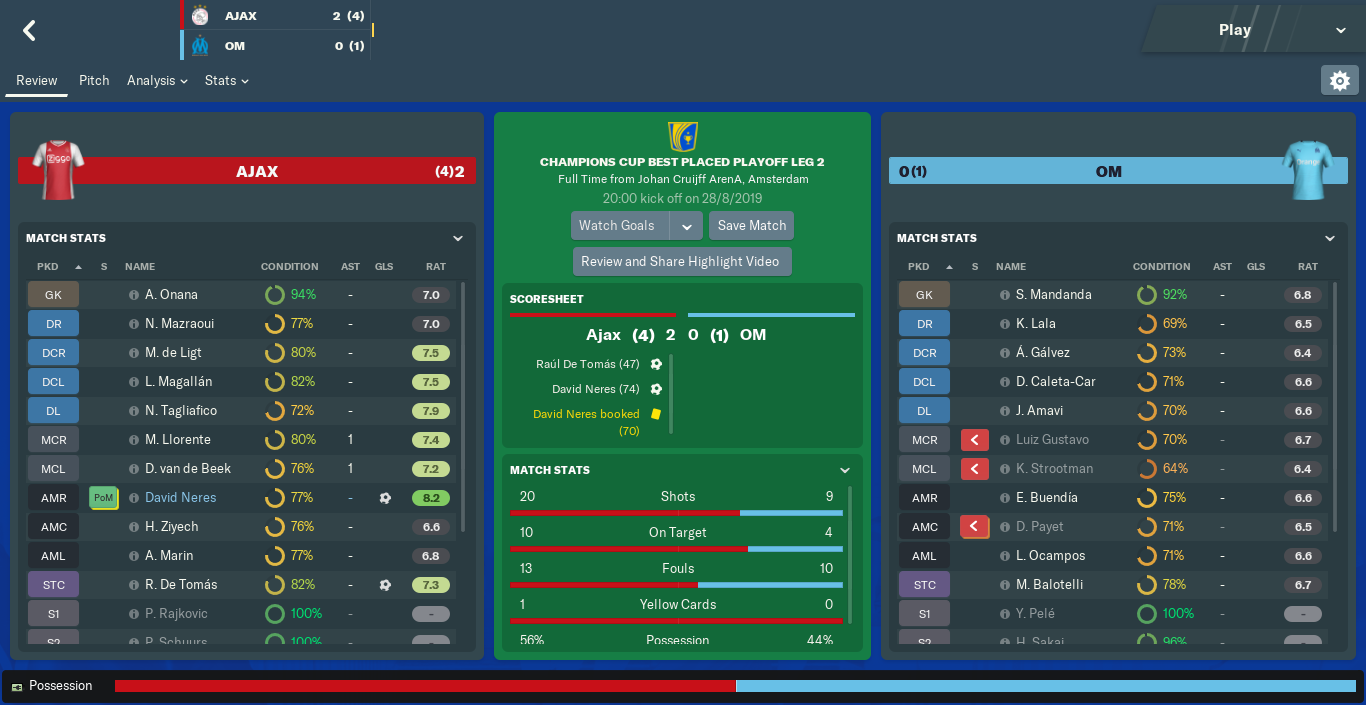Save Match to file
This screenshot has width=1366, height=705.
click(752, 226)
